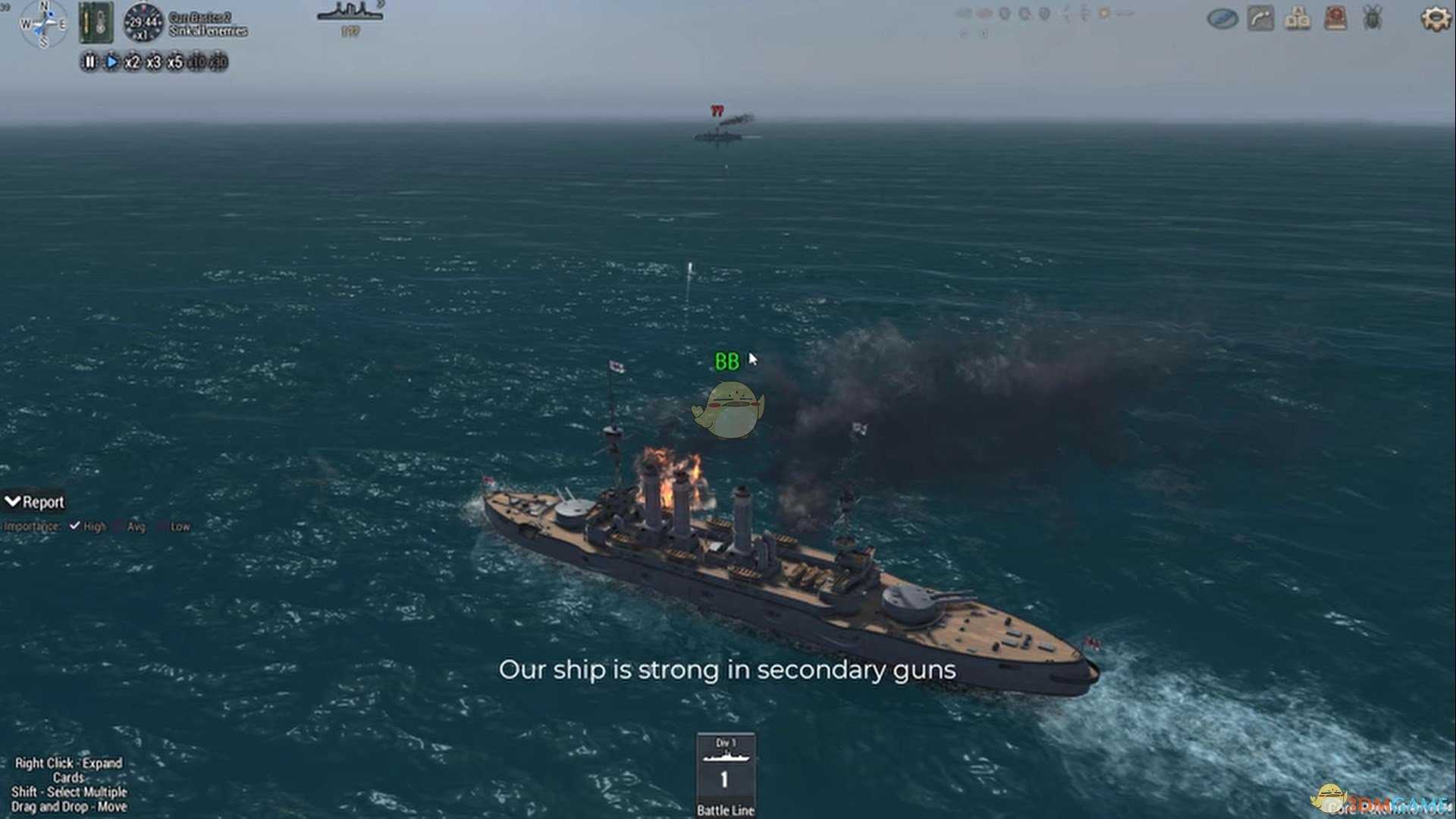This screenshot has width=1456, height=819.
Task: Click the compass in the corner
Action: click(43, 24)
